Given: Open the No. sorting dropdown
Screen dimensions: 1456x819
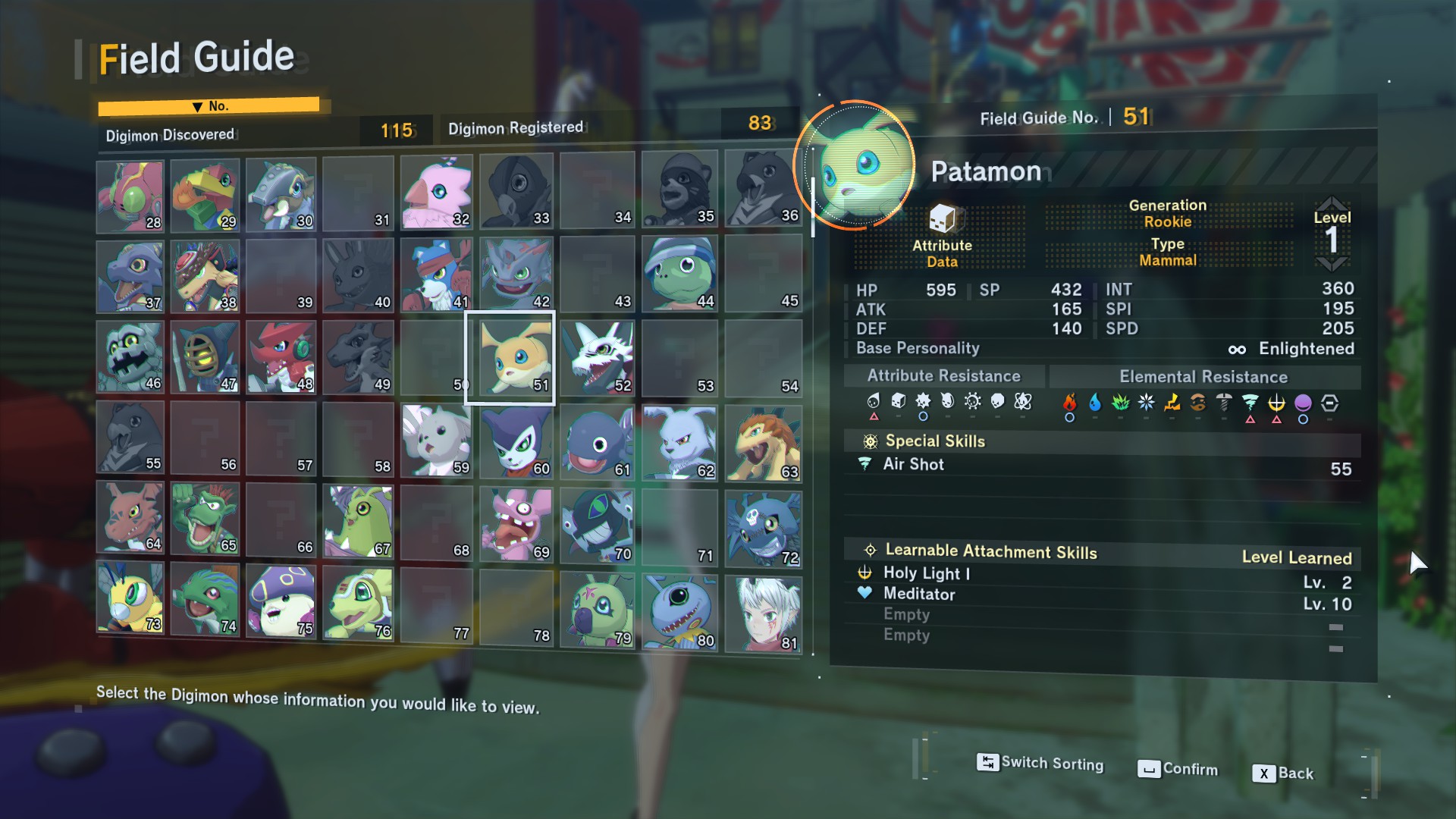Looking at the screenshot, I should (210, 105).
